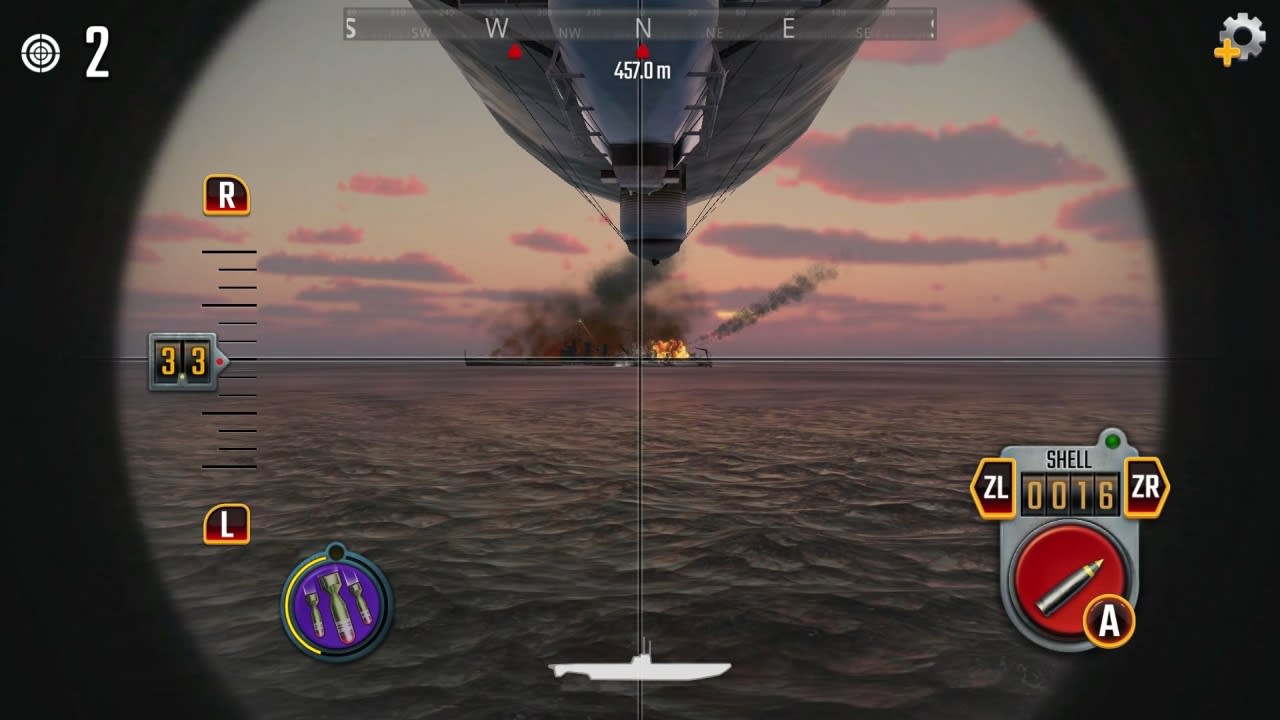Click the 457.0 m distance label
This screenshot has height=720, width=1280.
pos(643,70)
